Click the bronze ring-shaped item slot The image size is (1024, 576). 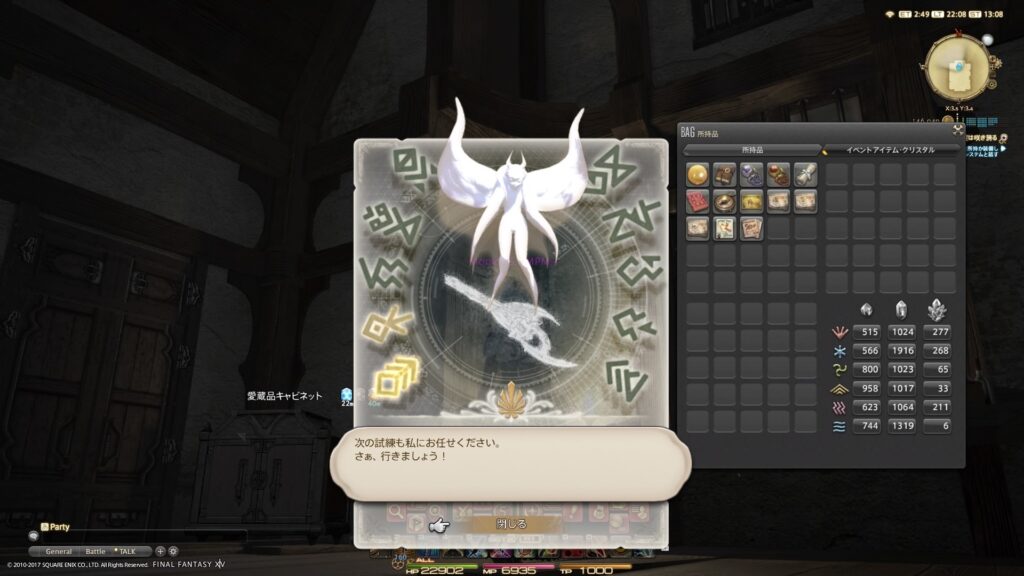click(x=724, y=201)
